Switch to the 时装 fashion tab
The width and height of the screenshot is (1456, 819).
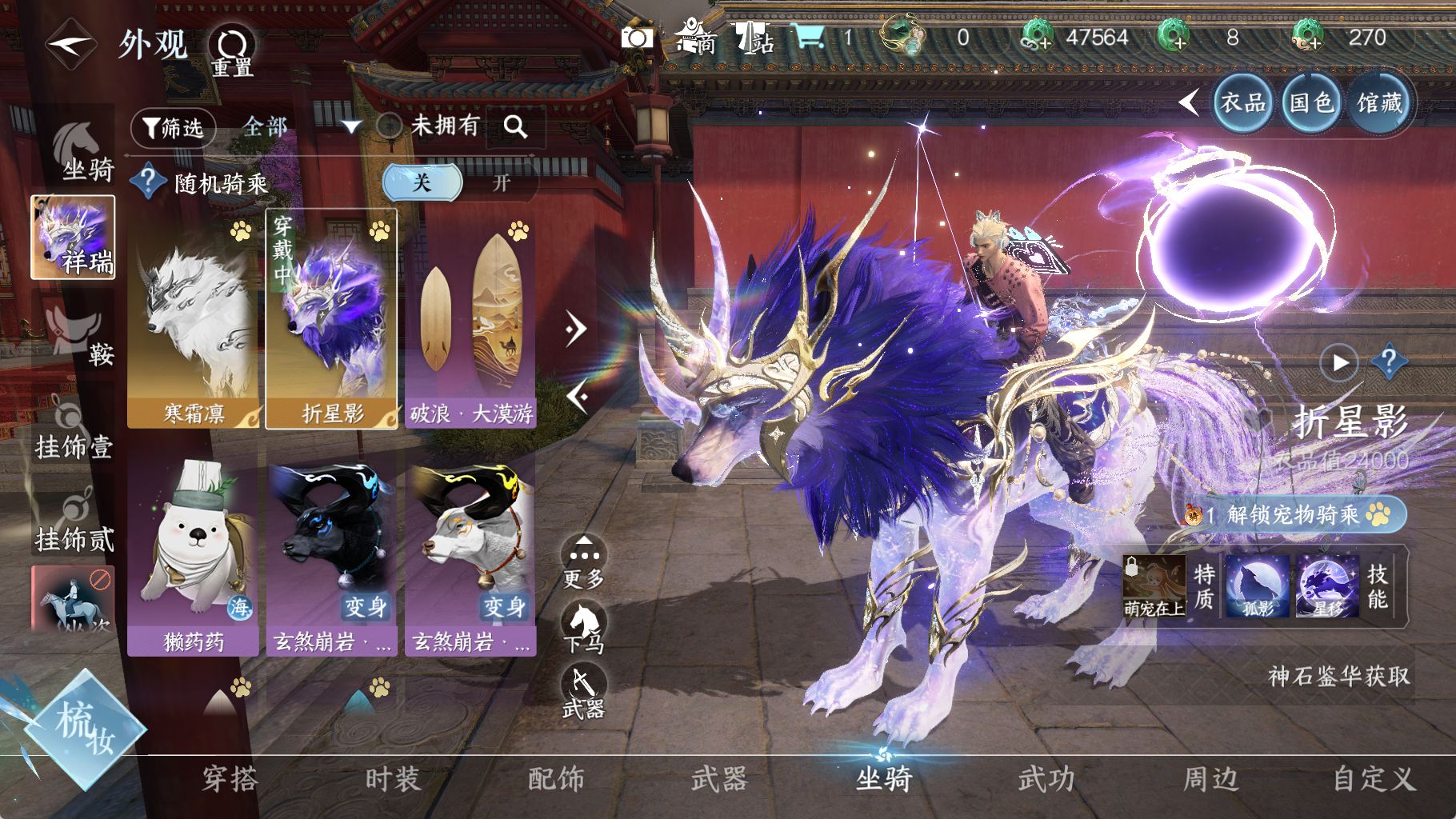pyautogui.click(x=393, y=779)
